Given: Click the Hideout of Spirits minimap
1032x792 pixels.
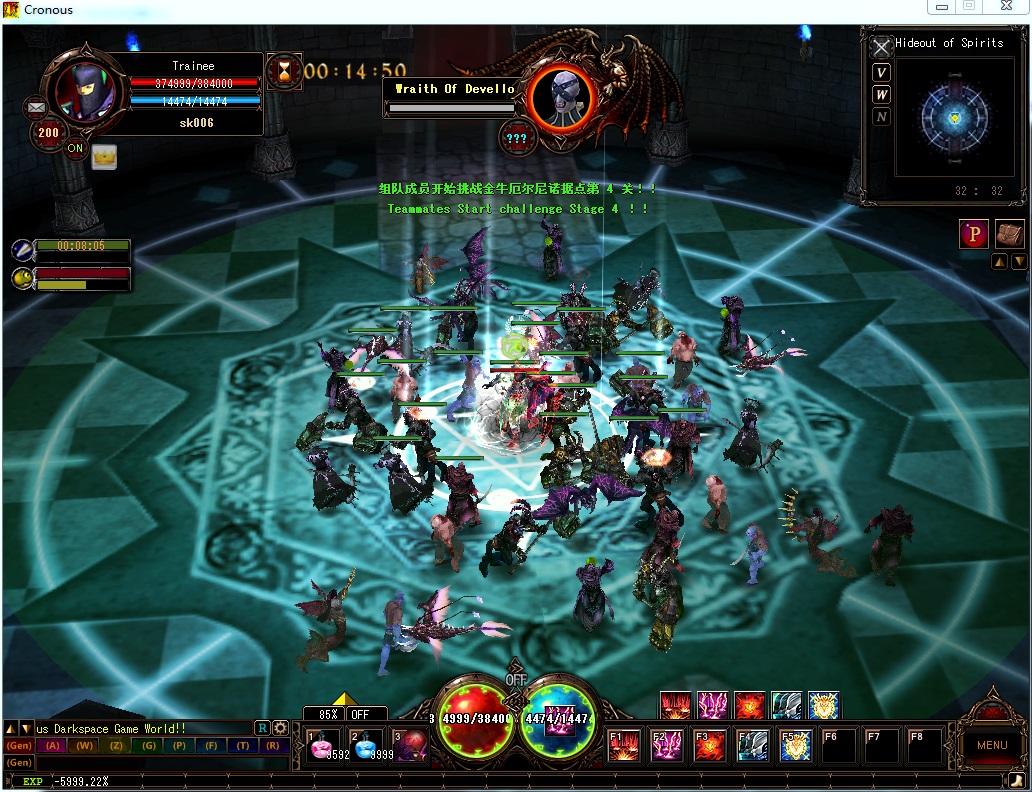Looking at the screenshot, I should click(954, 117).
